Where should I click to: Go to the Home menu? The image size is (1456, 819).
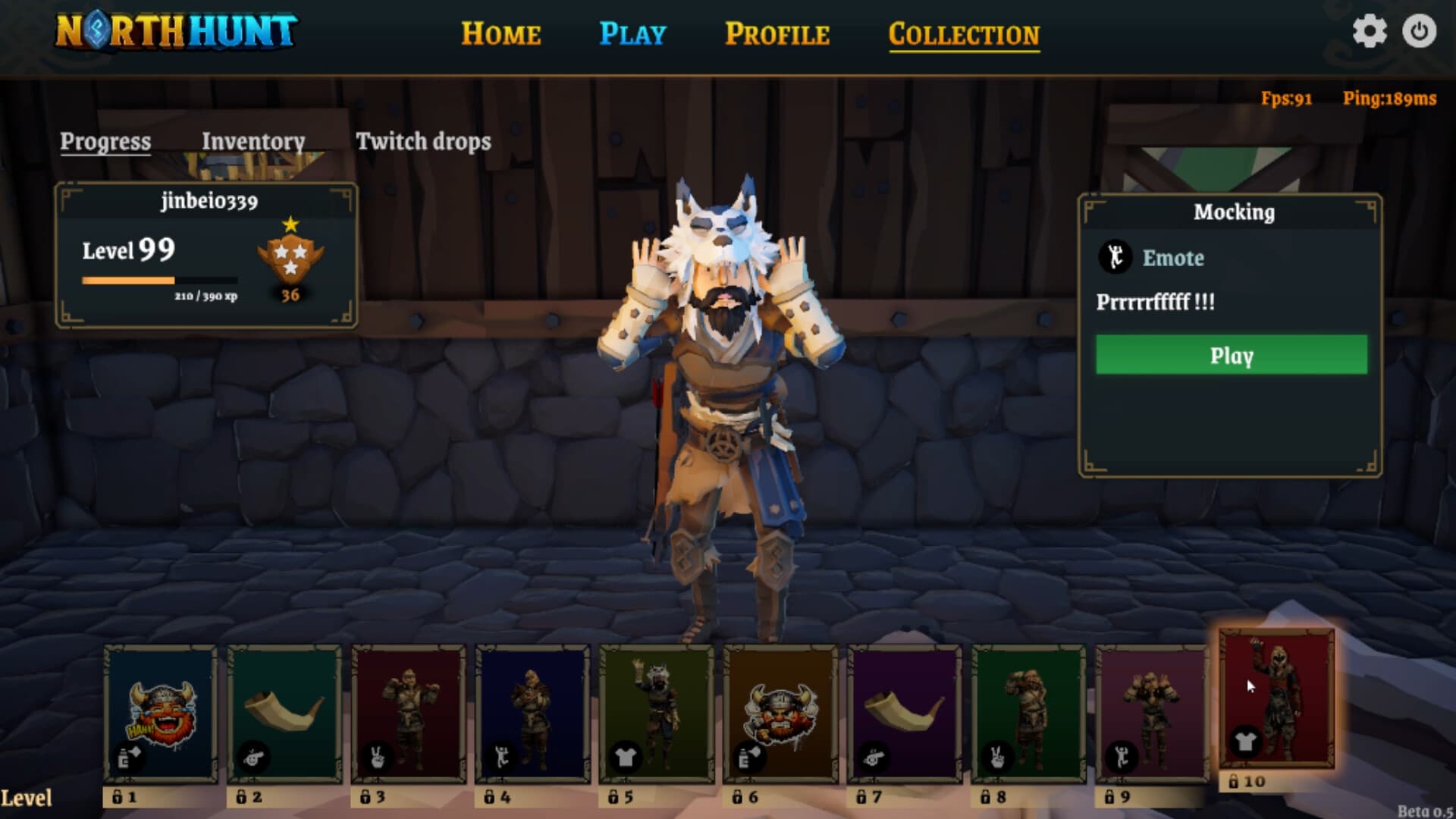500,34
